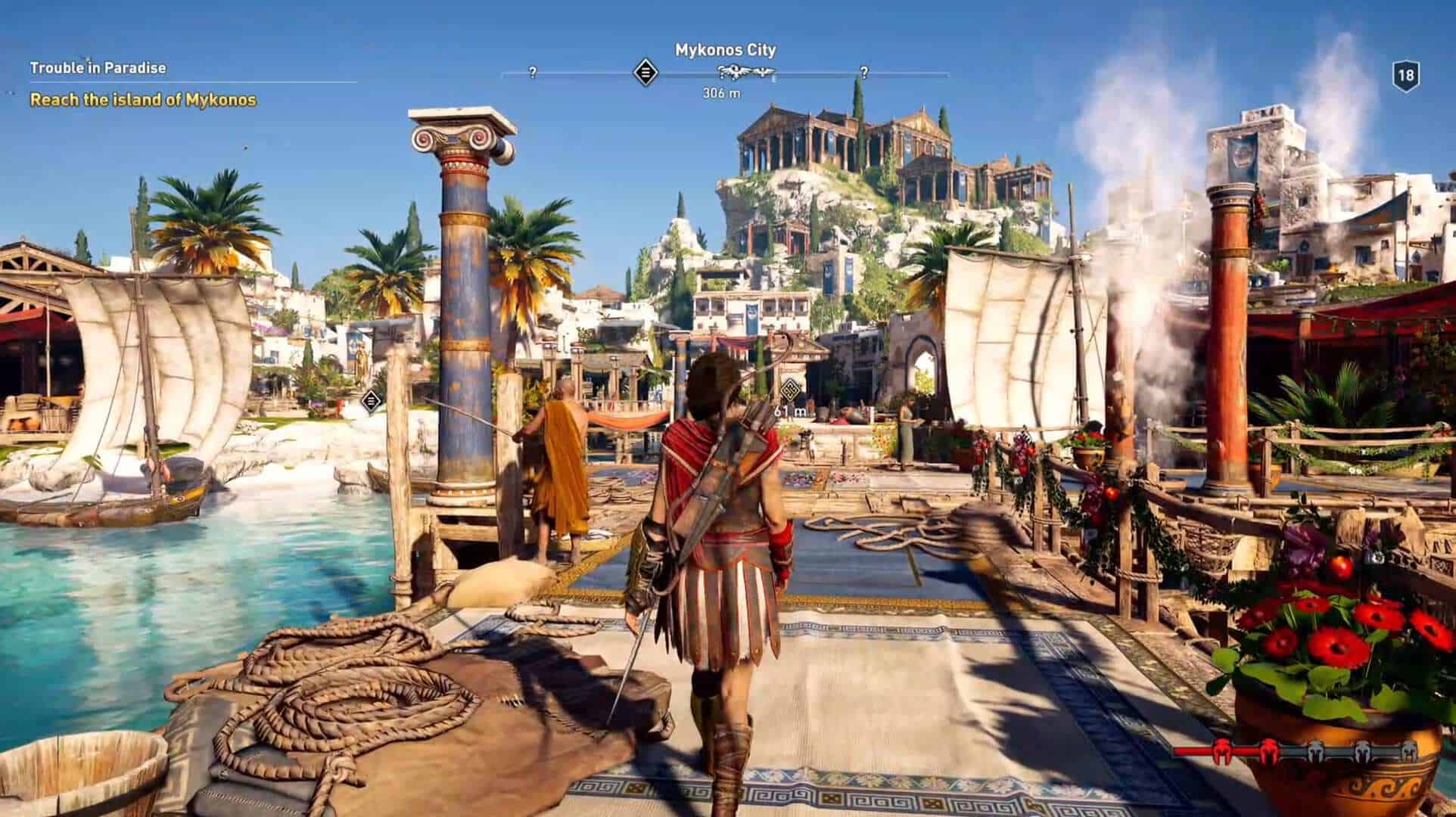Click the in-world quest marker with three lines

click(370, 400)
